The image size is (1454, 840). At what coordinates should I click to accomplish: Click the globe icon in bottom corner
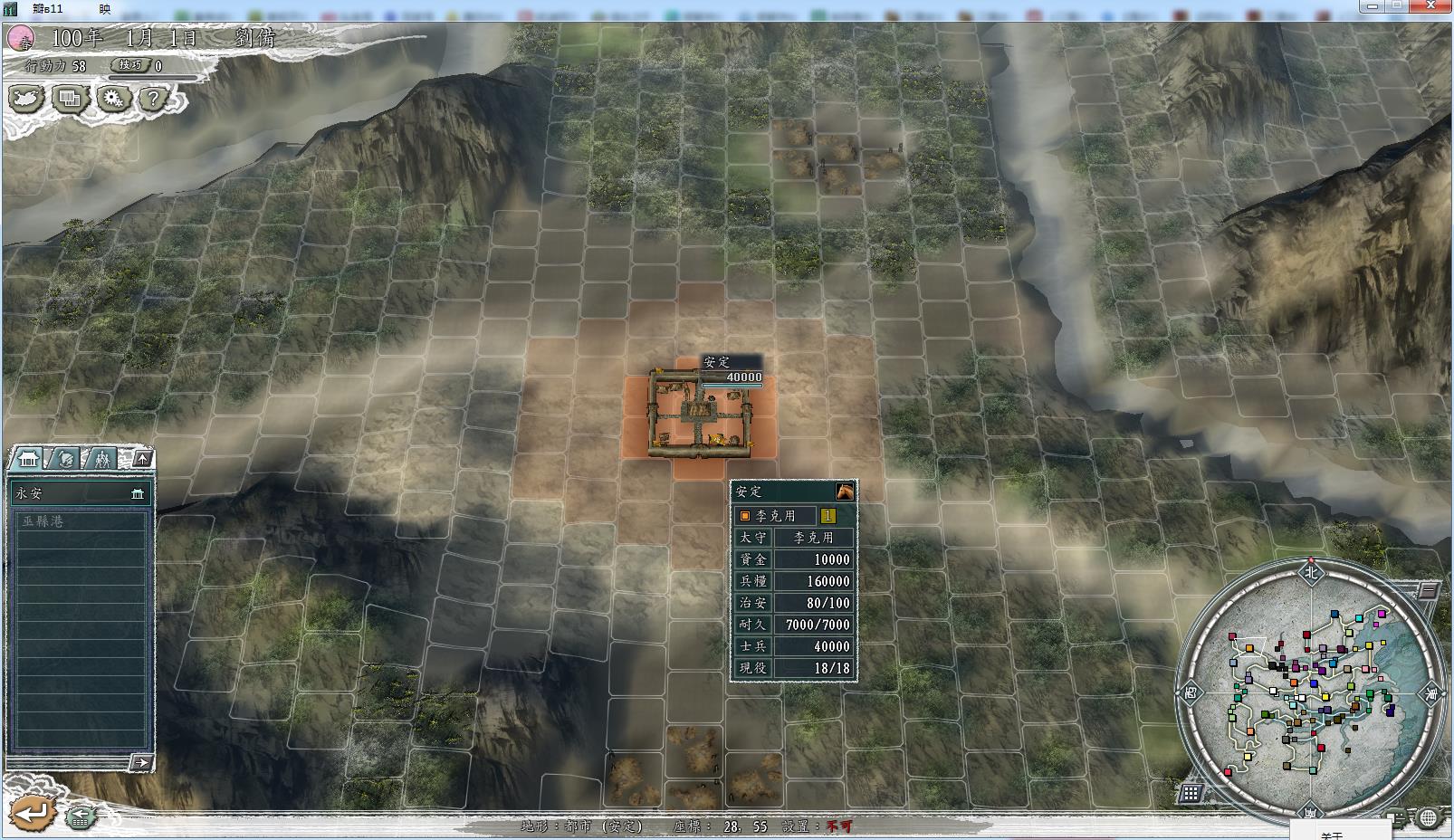[x=1428, y=818]
